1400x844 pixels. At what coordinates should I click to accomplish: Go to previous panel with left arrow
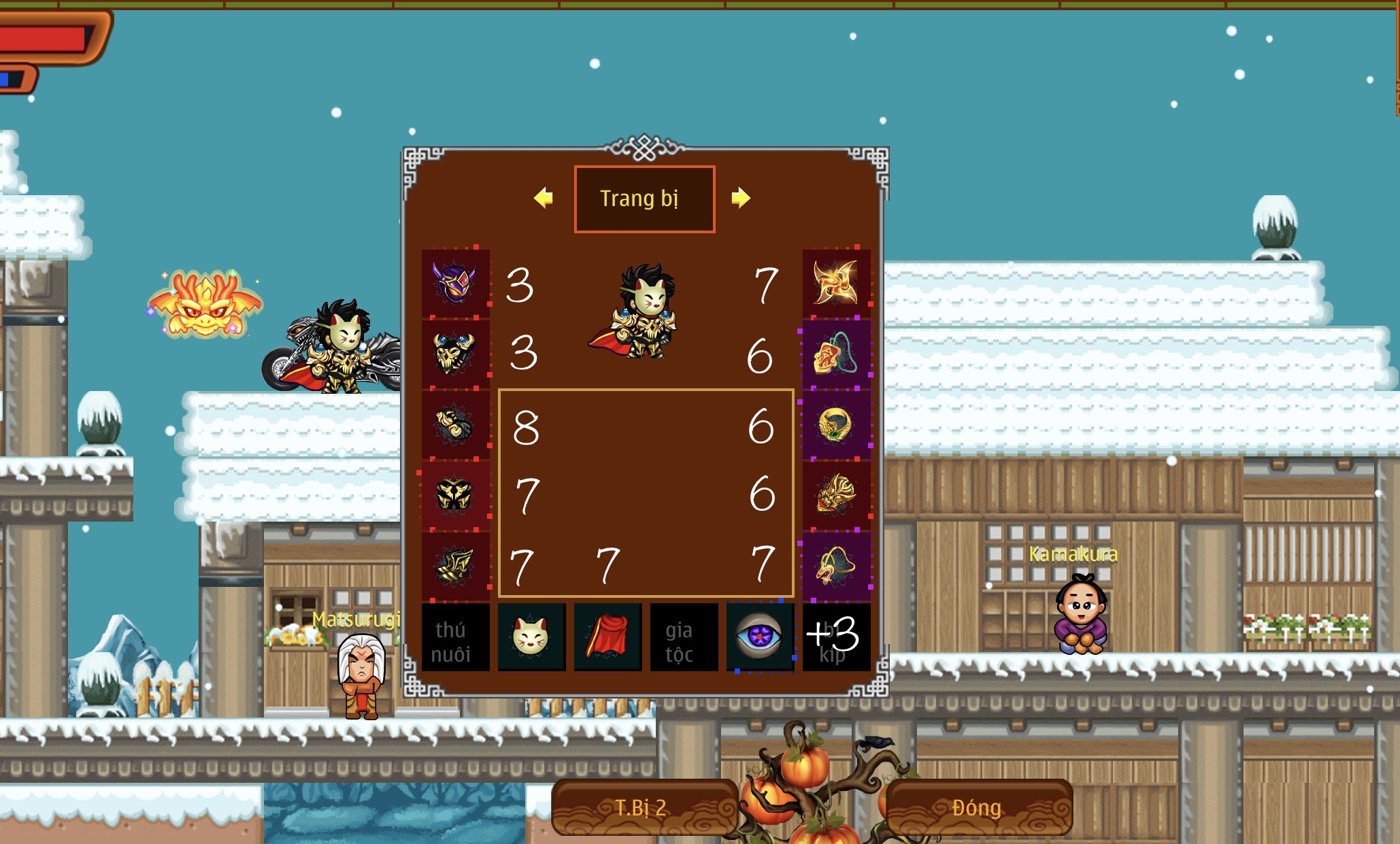click(544, 198)
